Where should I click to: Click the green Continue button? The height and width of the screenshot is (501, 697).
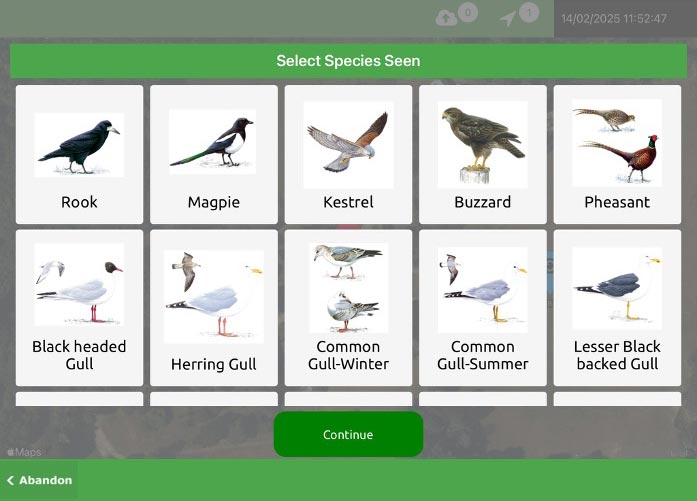pos(348,435)
